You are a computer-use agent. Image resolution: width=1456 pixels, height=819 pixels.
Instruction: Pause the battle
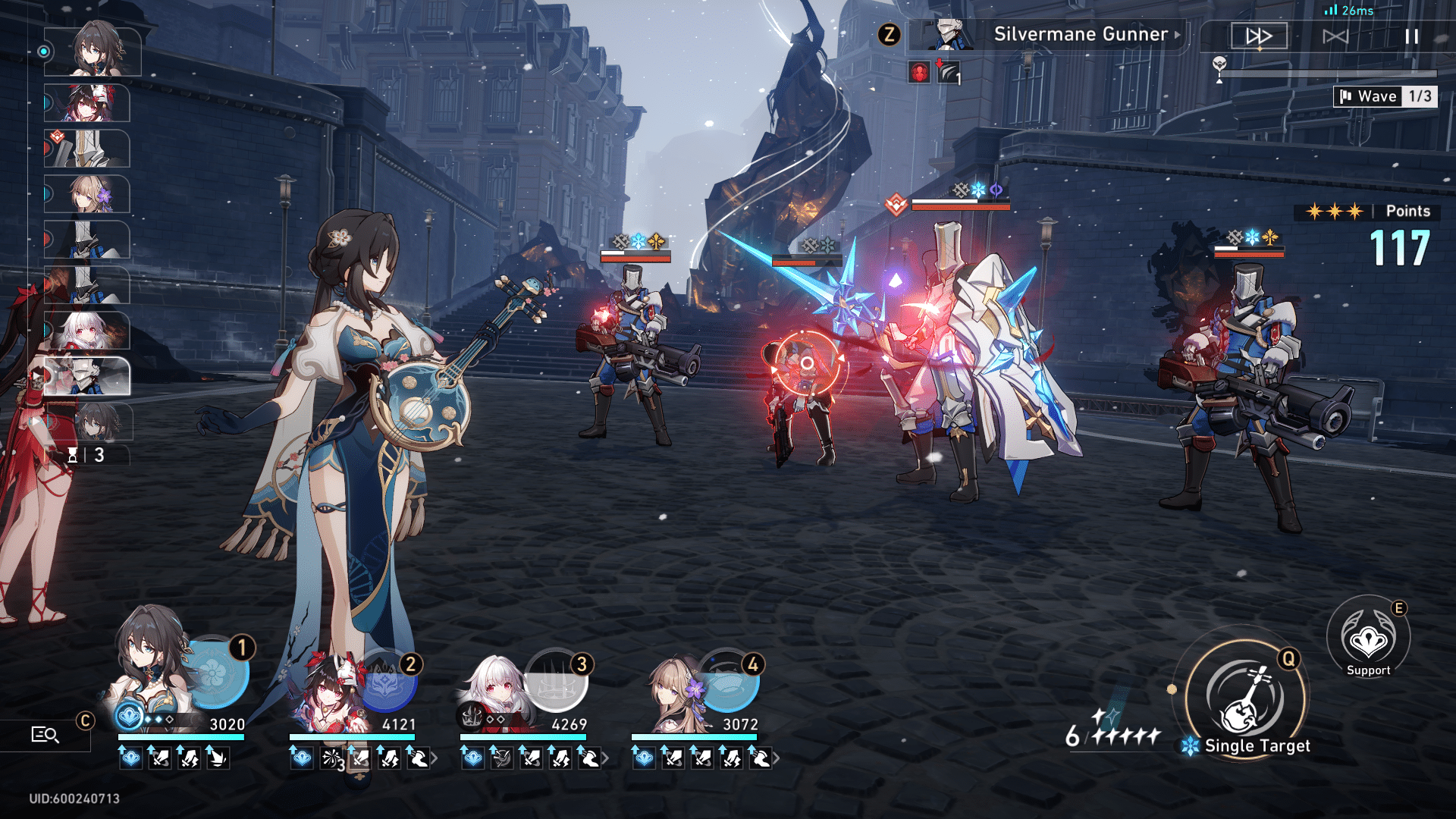point(1411,36)
